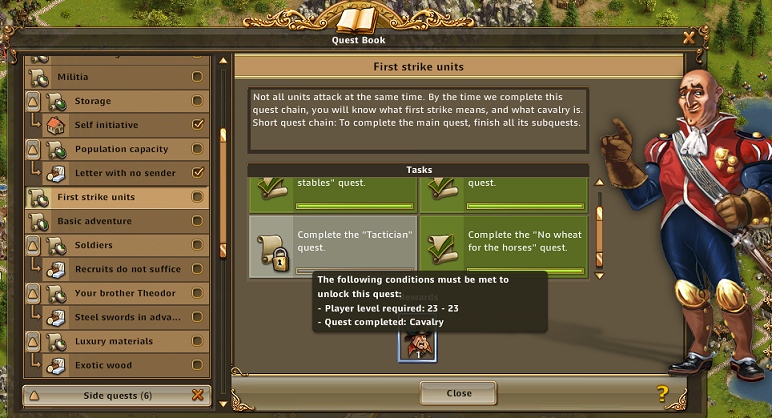
Task: Click the X in the Quest Book corner
Action: tap(688, 38)
